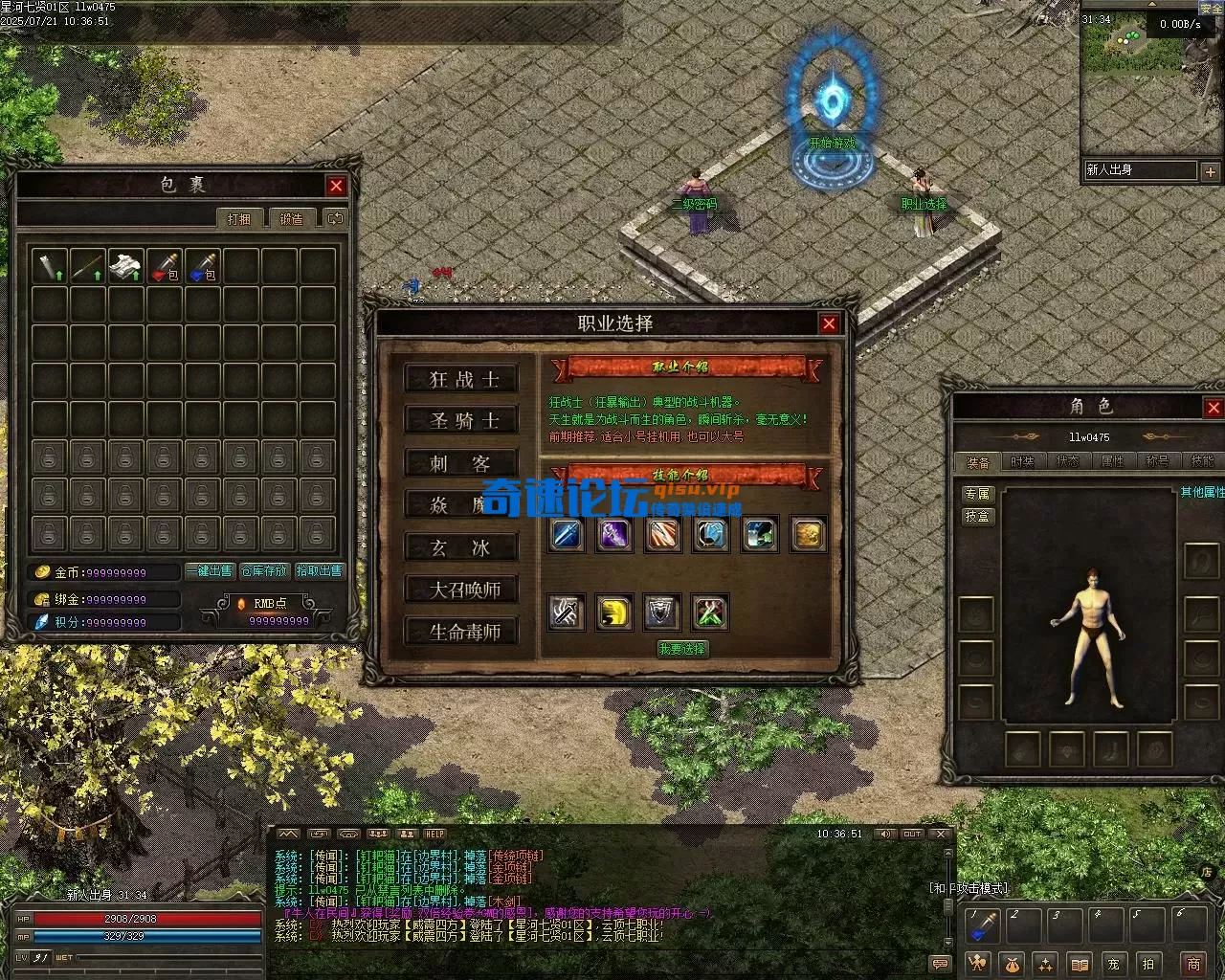The width and height of the screenshot is (1225, 980).
Task: Close the 职业选择 class selection window
Action: point(829,323)
